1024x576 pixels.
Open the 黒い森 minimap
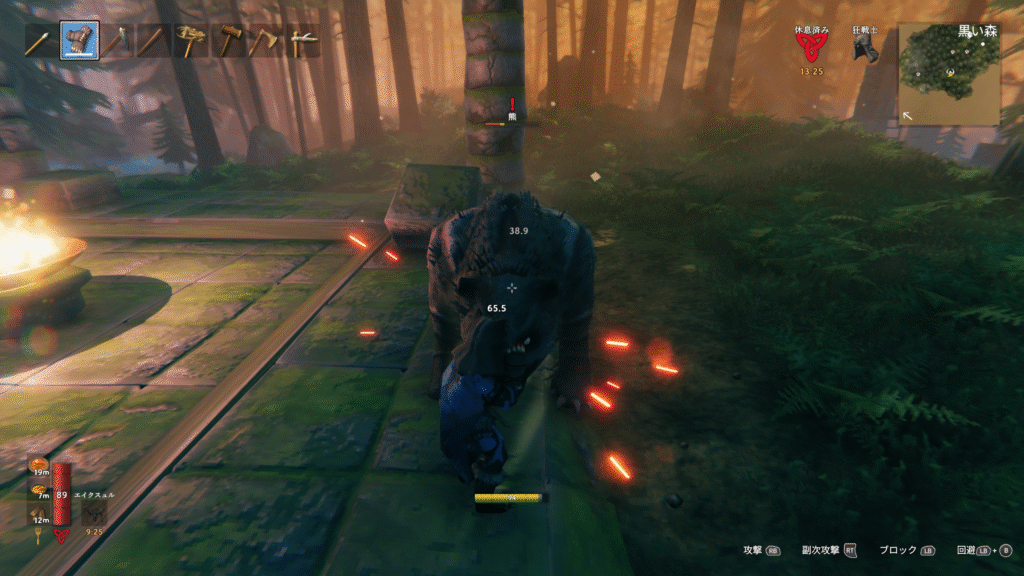tap(949, 75)
